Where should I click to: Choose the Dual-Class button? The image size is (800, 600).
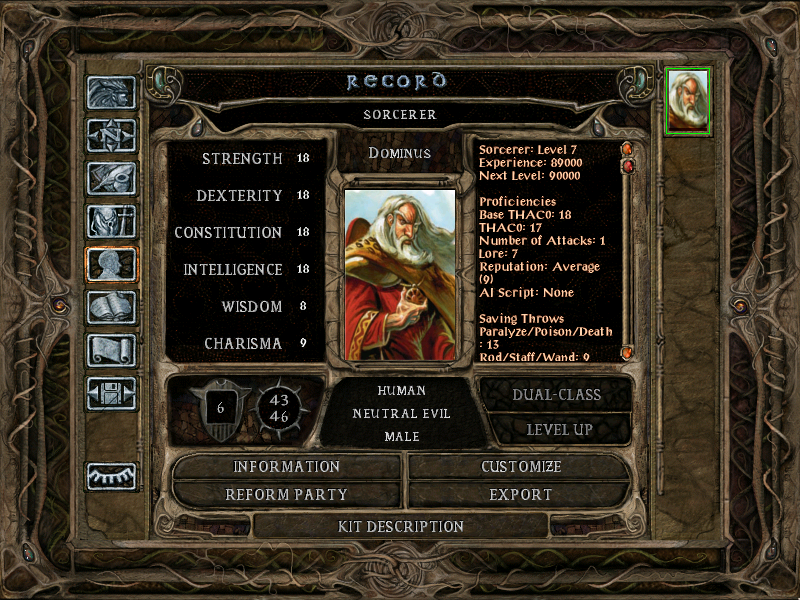coord(557,394)
